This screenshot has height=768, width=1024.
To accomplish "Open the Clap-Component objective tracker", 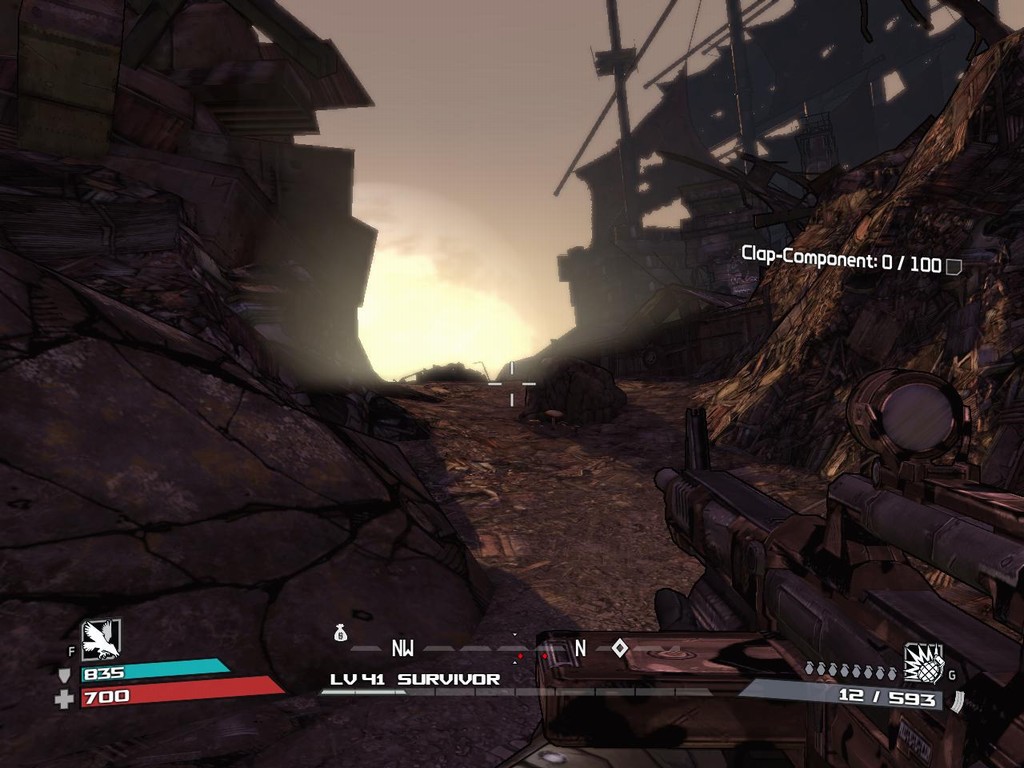I will pyautogui.click(x=841, y=262).
